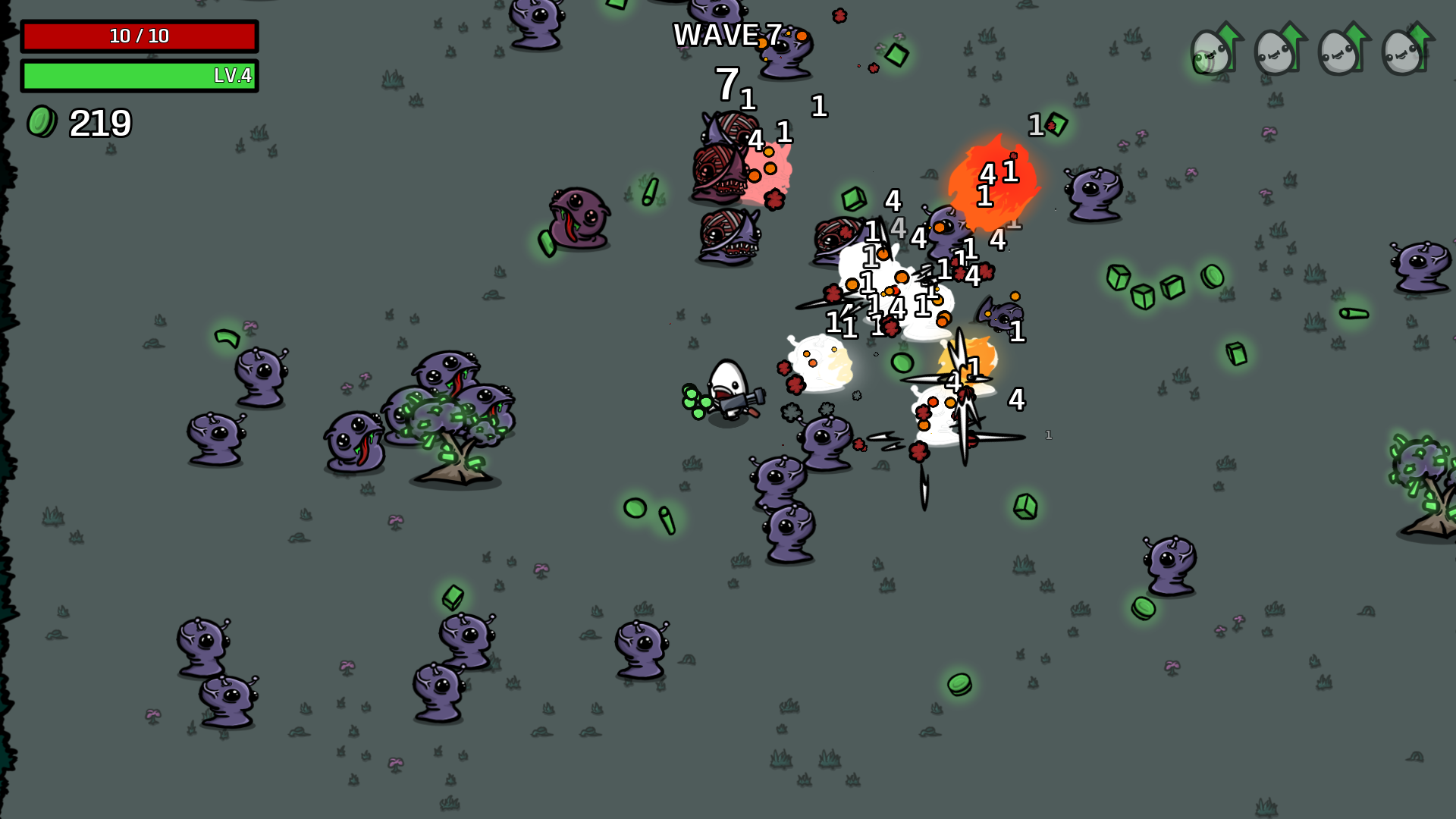1456x819 pixels.
Task: Click the red 10/10 health bar
Action: point(140,35)
